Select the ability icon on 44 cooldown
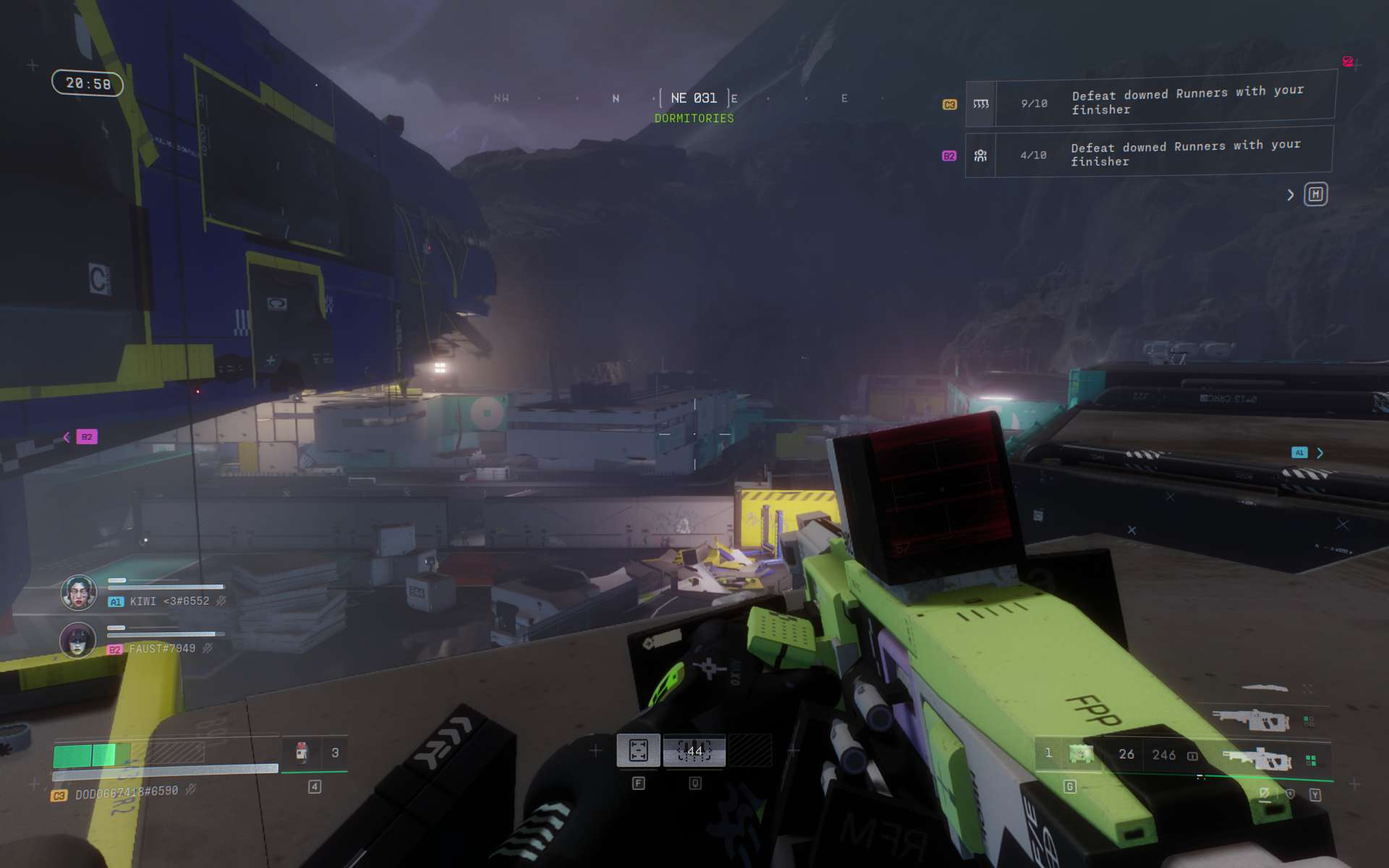Screen dimensions: 1389x868 [694, 751]
